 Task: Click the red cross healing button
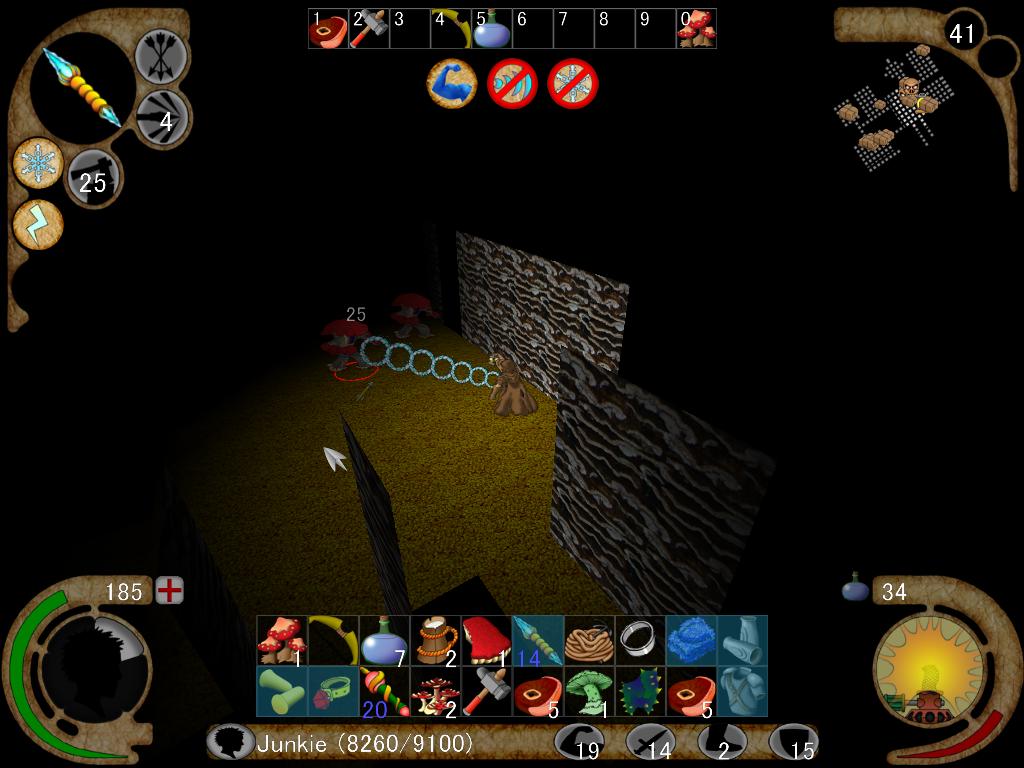[x=170, y=591]
